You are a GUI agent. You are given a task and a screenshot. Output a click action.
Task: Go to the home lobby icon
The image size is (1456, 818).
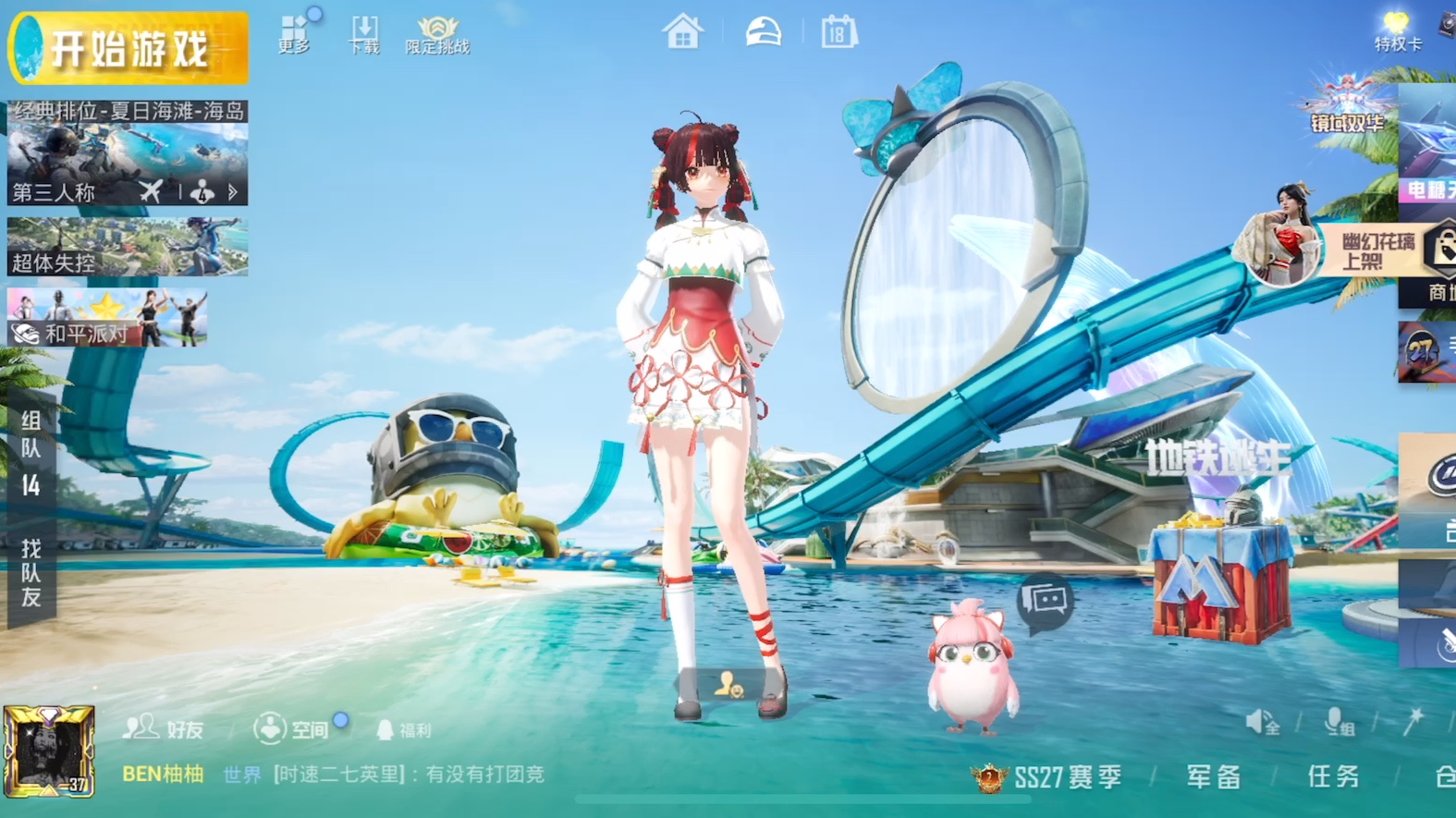pos(682,32)
